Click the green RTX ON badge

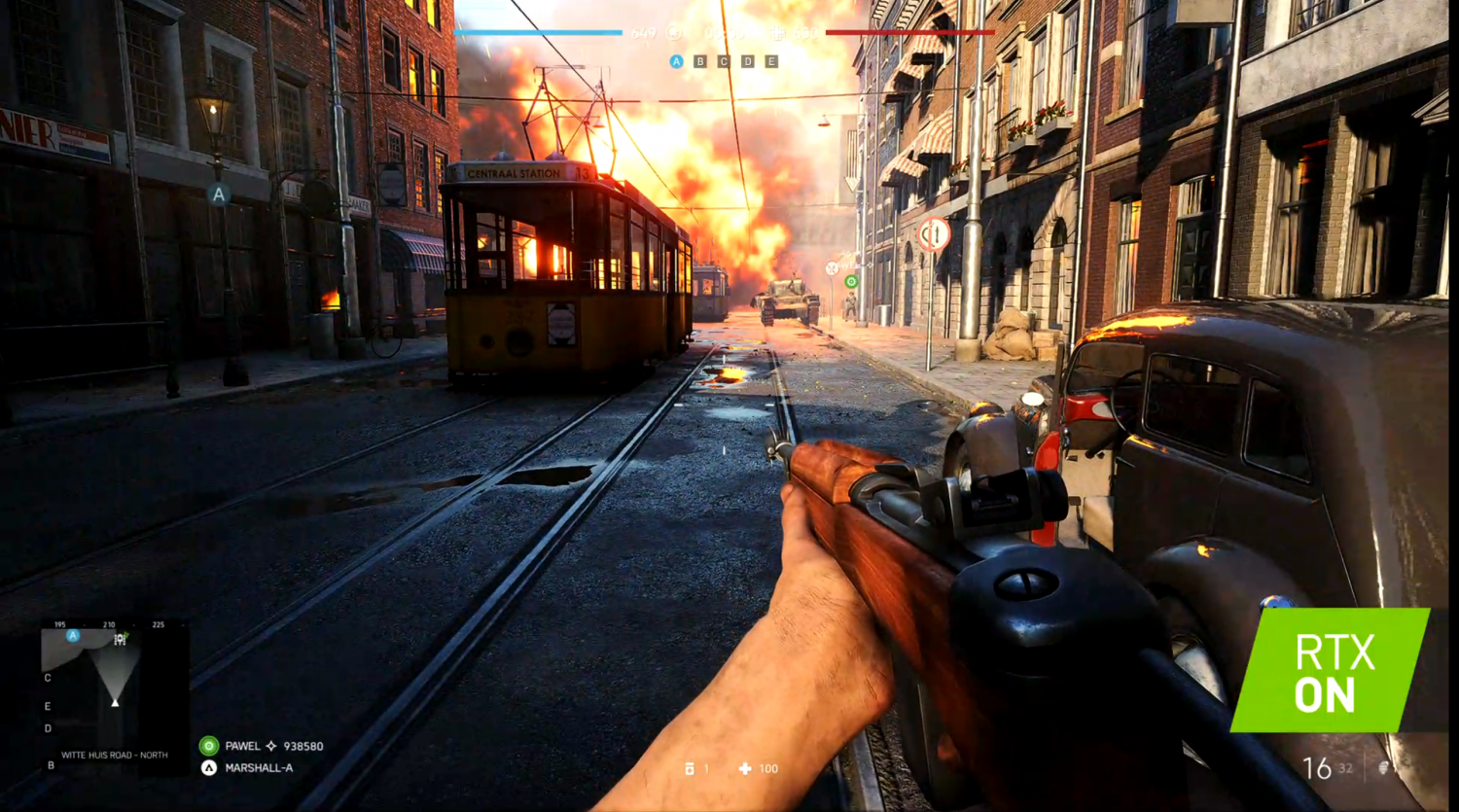(1331, 669)
